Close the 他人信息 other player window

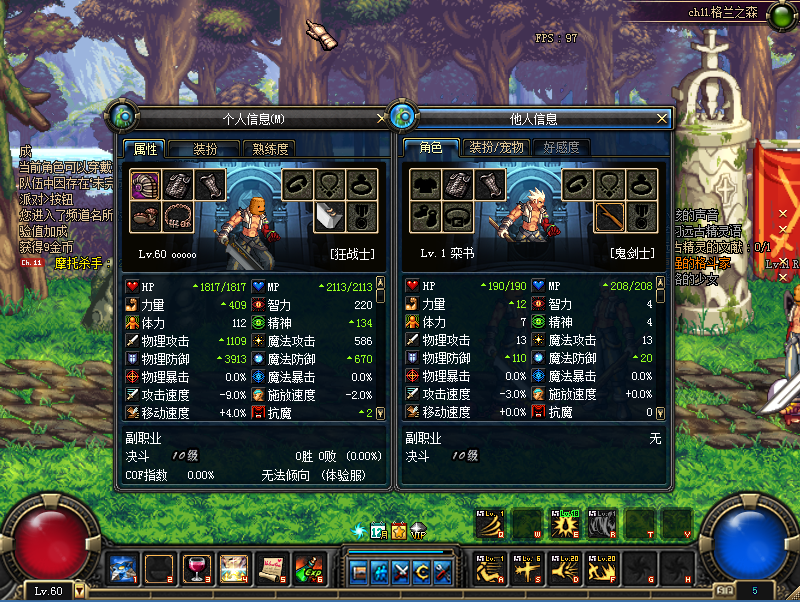point(661,118)
